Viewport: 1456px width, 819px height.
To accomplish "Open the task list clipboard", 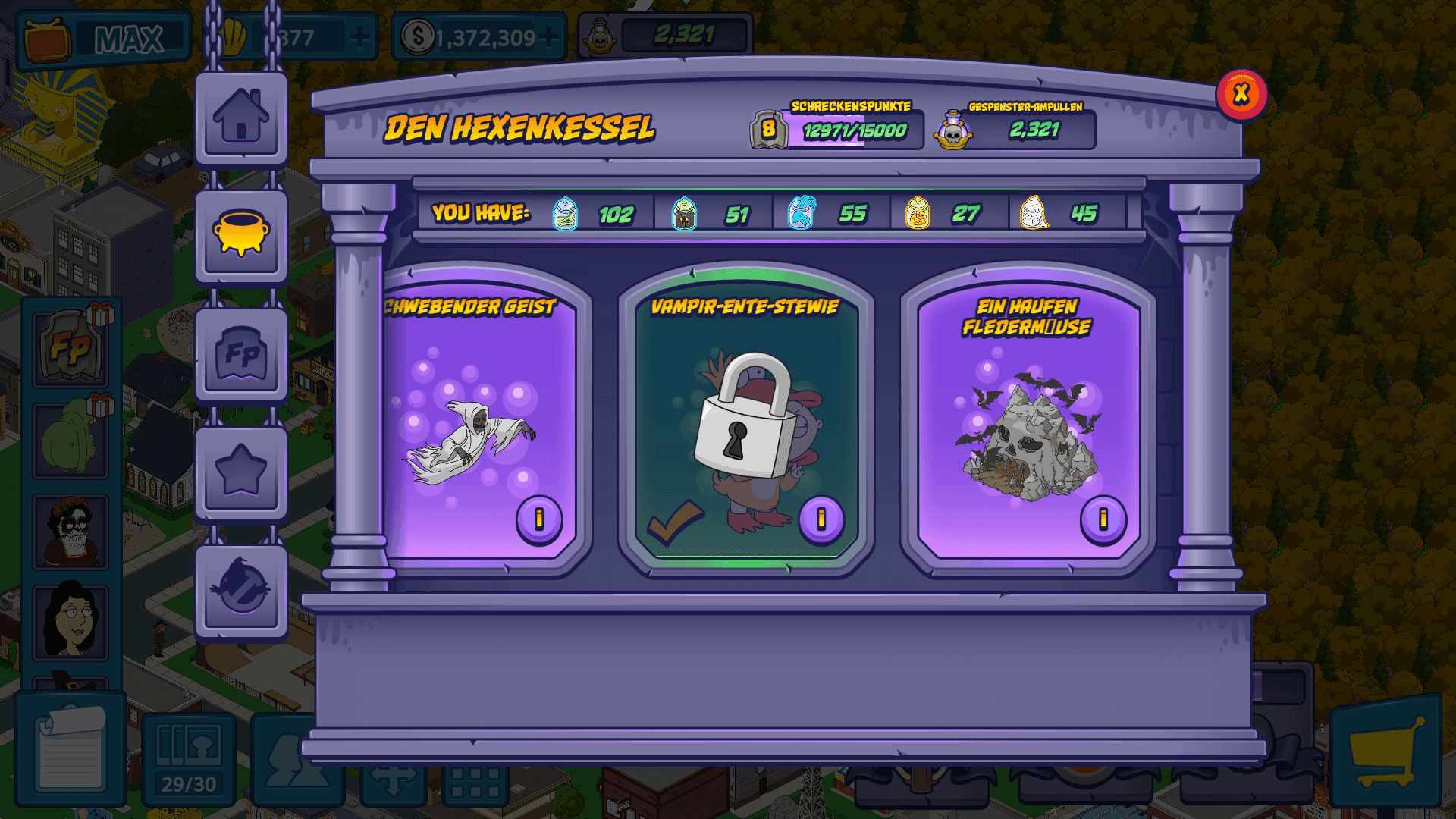I will [x=71, y=749].
